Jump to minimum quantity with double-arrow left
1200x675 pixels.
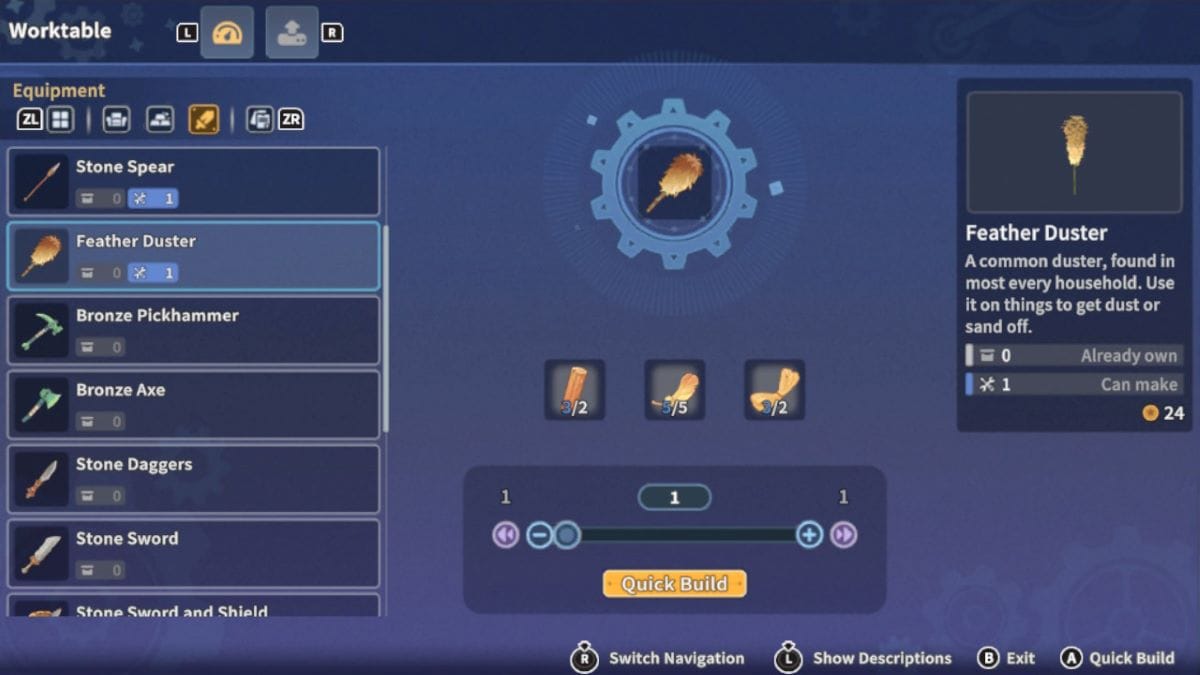click(505, 535)
